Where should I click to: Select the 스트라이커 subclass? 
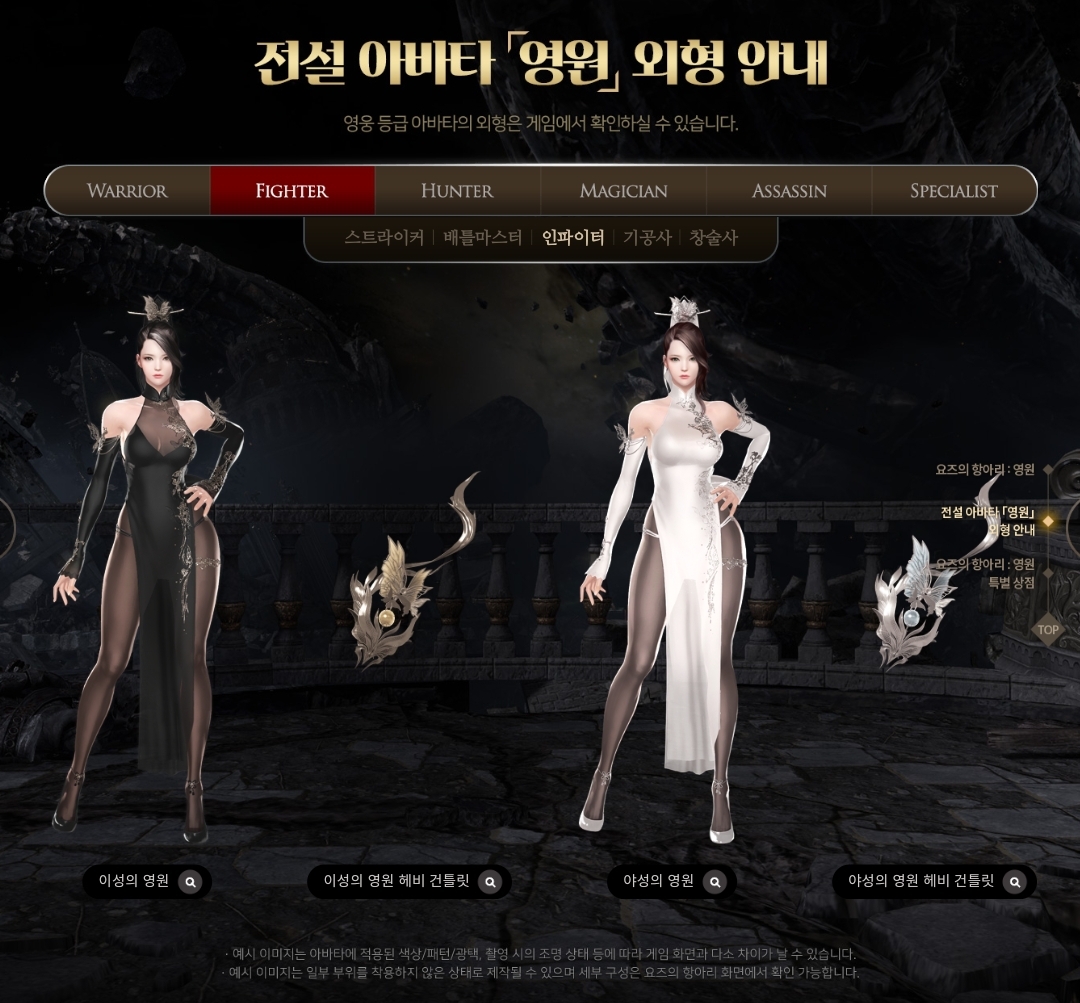(384, 238)
